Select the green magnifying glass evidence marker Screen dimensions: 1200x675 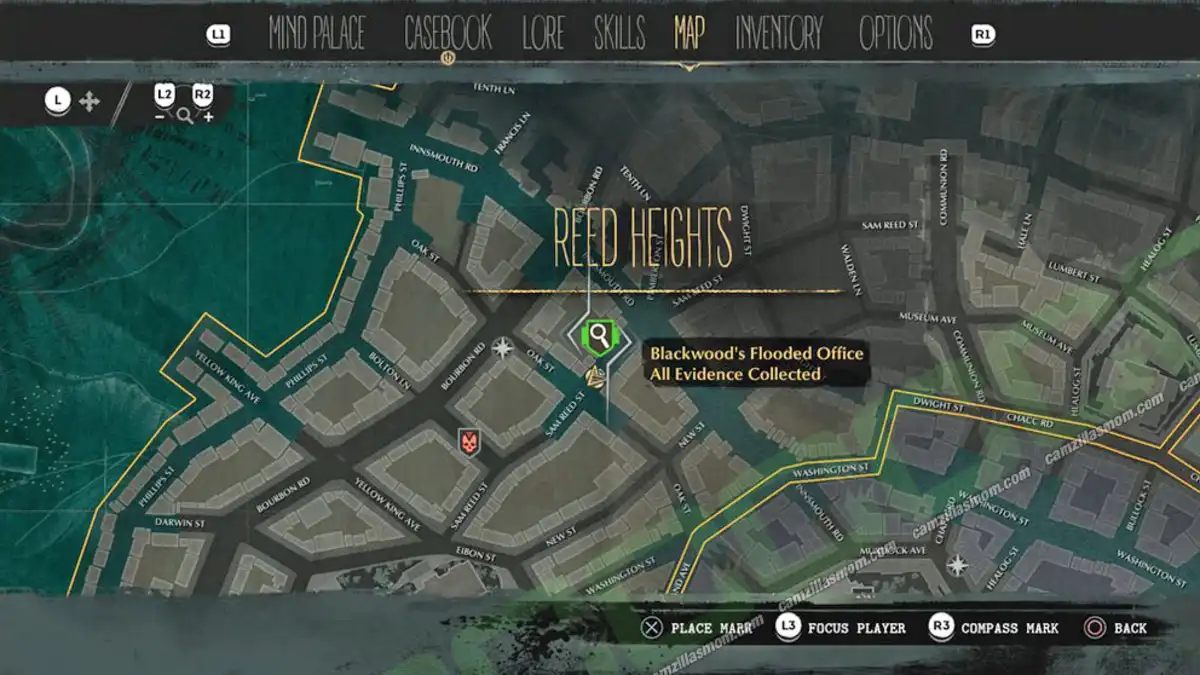click(599, 335)
